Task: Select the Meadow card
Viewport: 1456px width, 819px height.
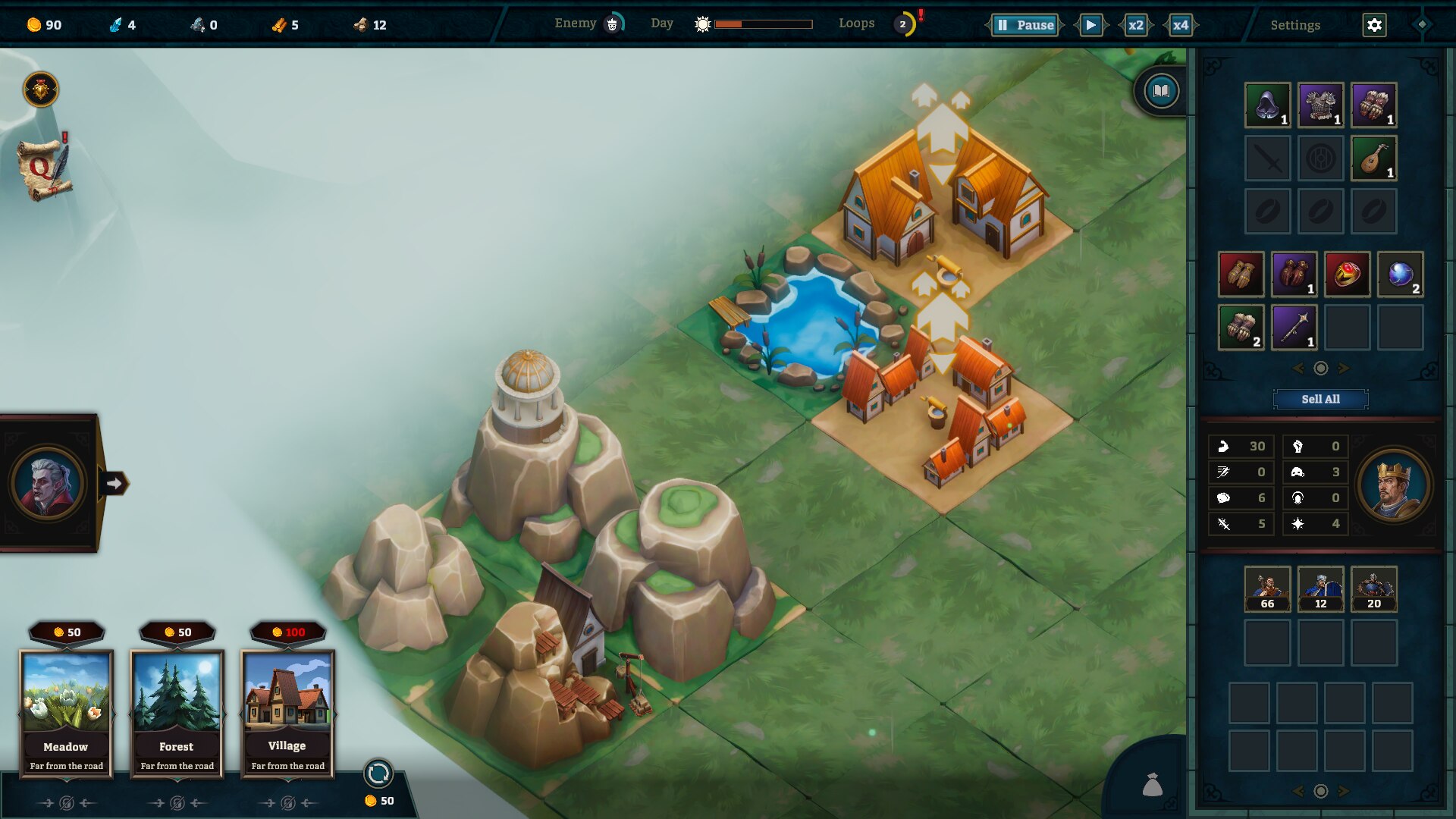Action: coord(67,713)
